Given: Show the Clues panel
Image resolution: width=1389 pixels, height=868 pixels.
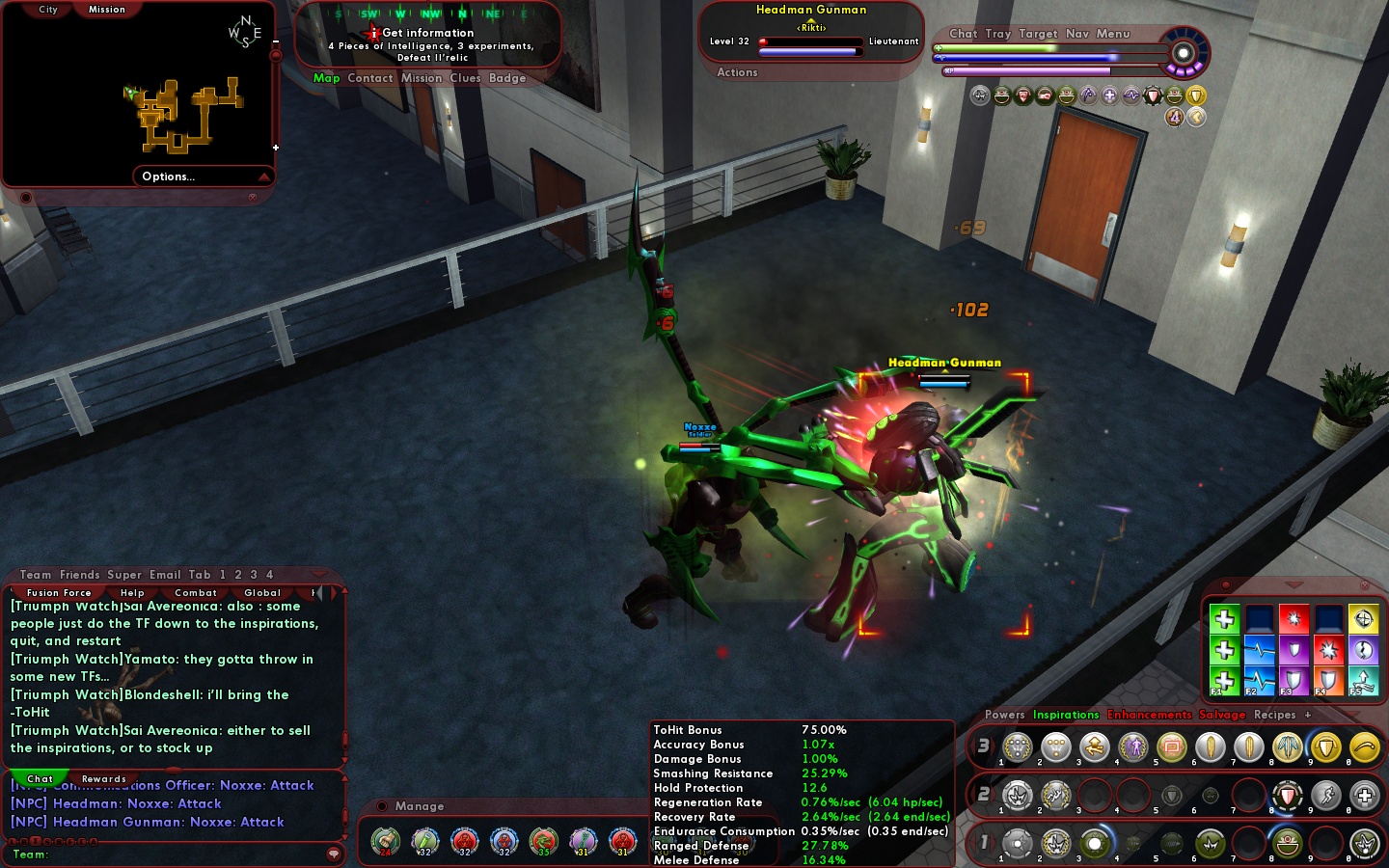Looking at the screenshot, I should 465,78.
